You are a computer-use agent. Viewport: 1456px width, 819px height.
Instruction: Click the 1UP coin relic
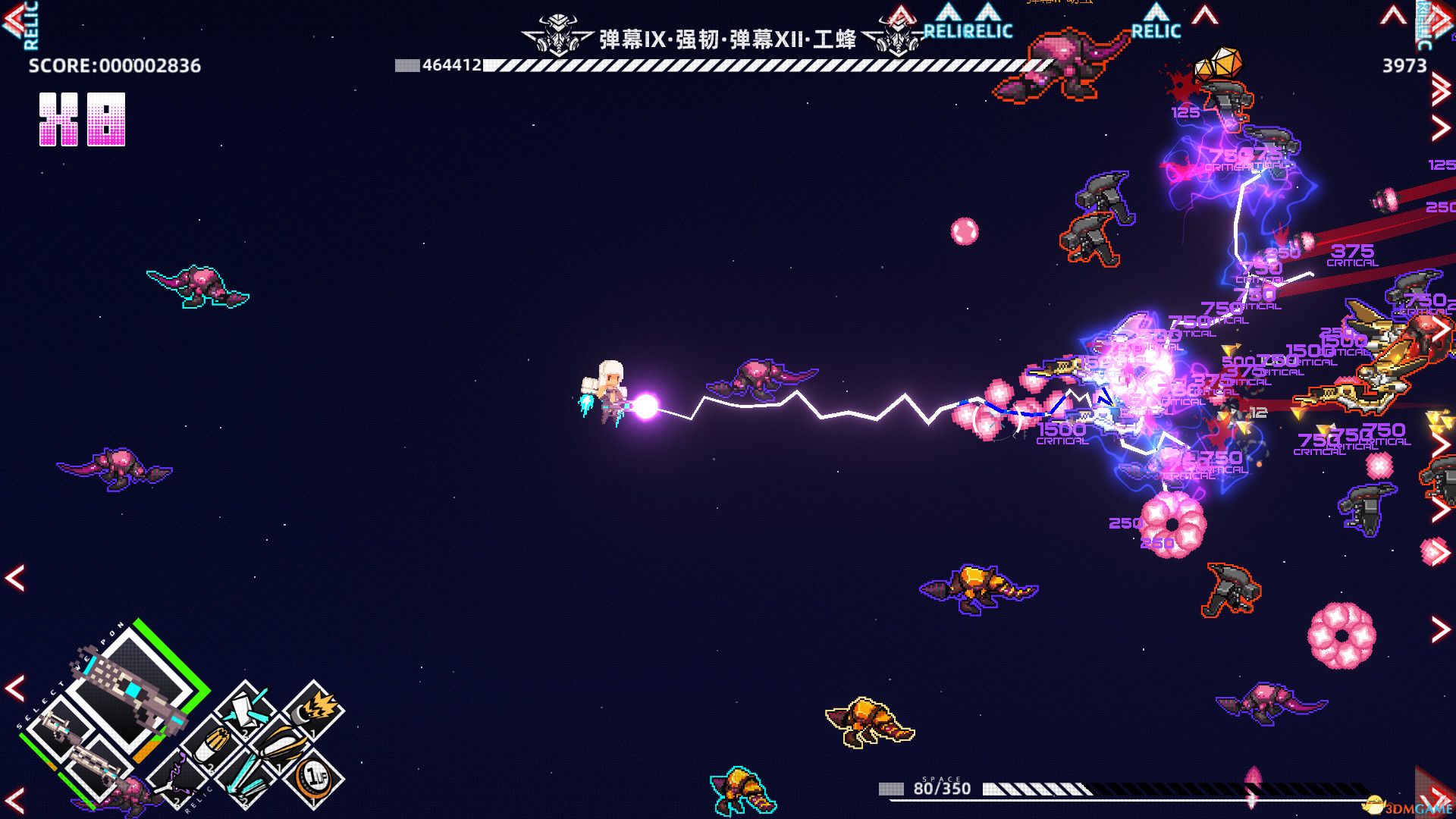[x=313, y=777]
